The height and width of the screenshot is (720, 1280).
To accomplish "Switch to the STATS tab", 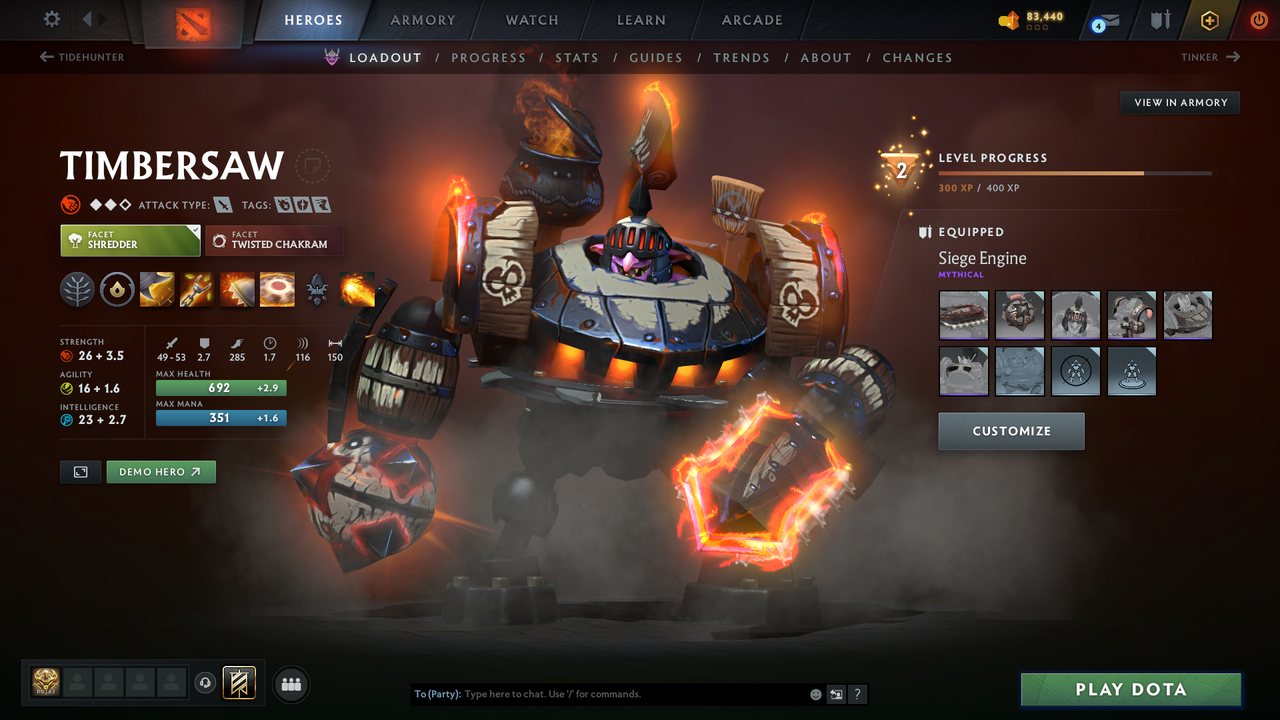I will coord(577,57).
